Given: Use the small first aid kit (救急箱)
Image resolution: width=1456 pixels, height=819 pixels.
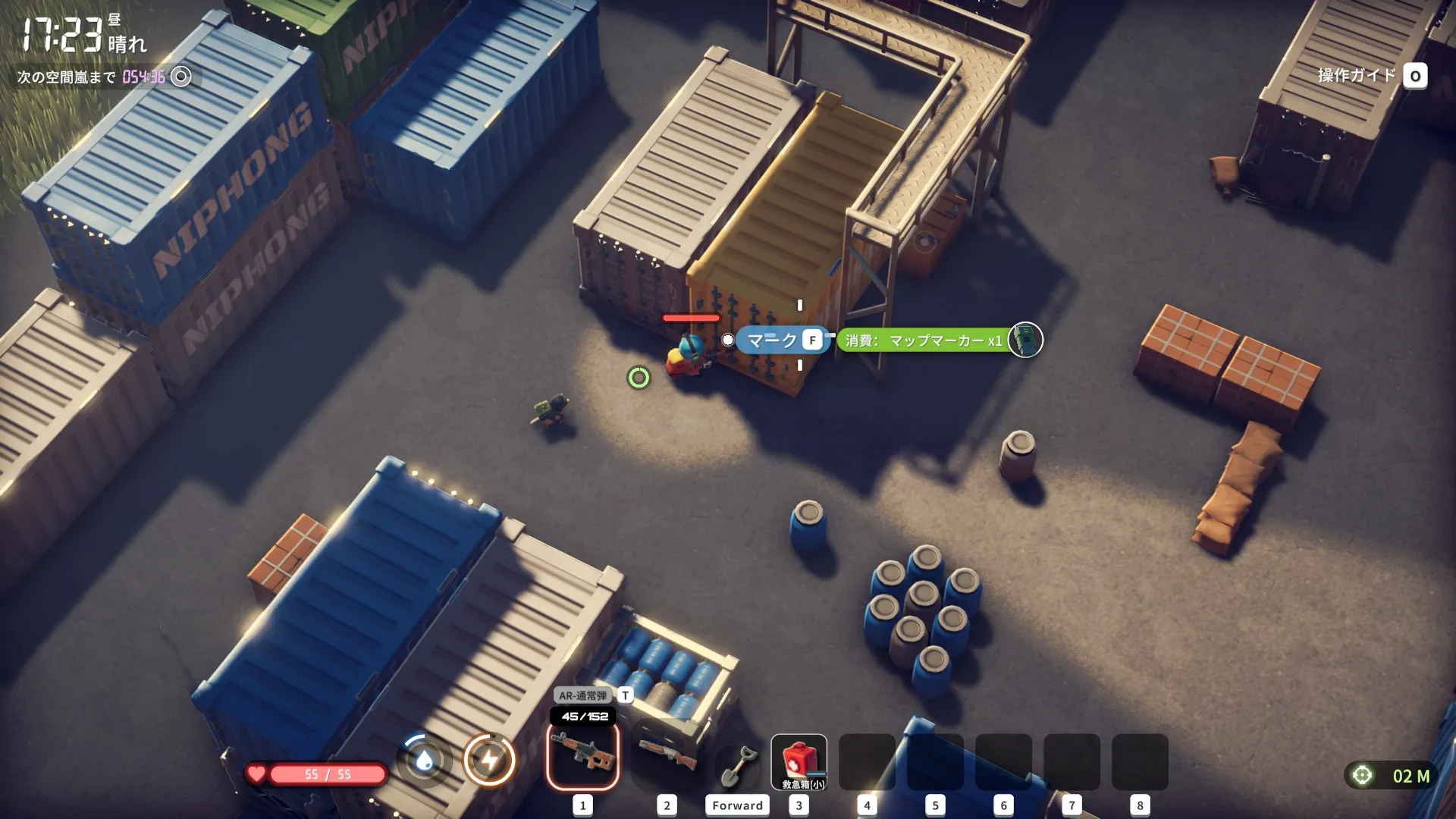Looking at the screenshot, I should coord(799,761).
